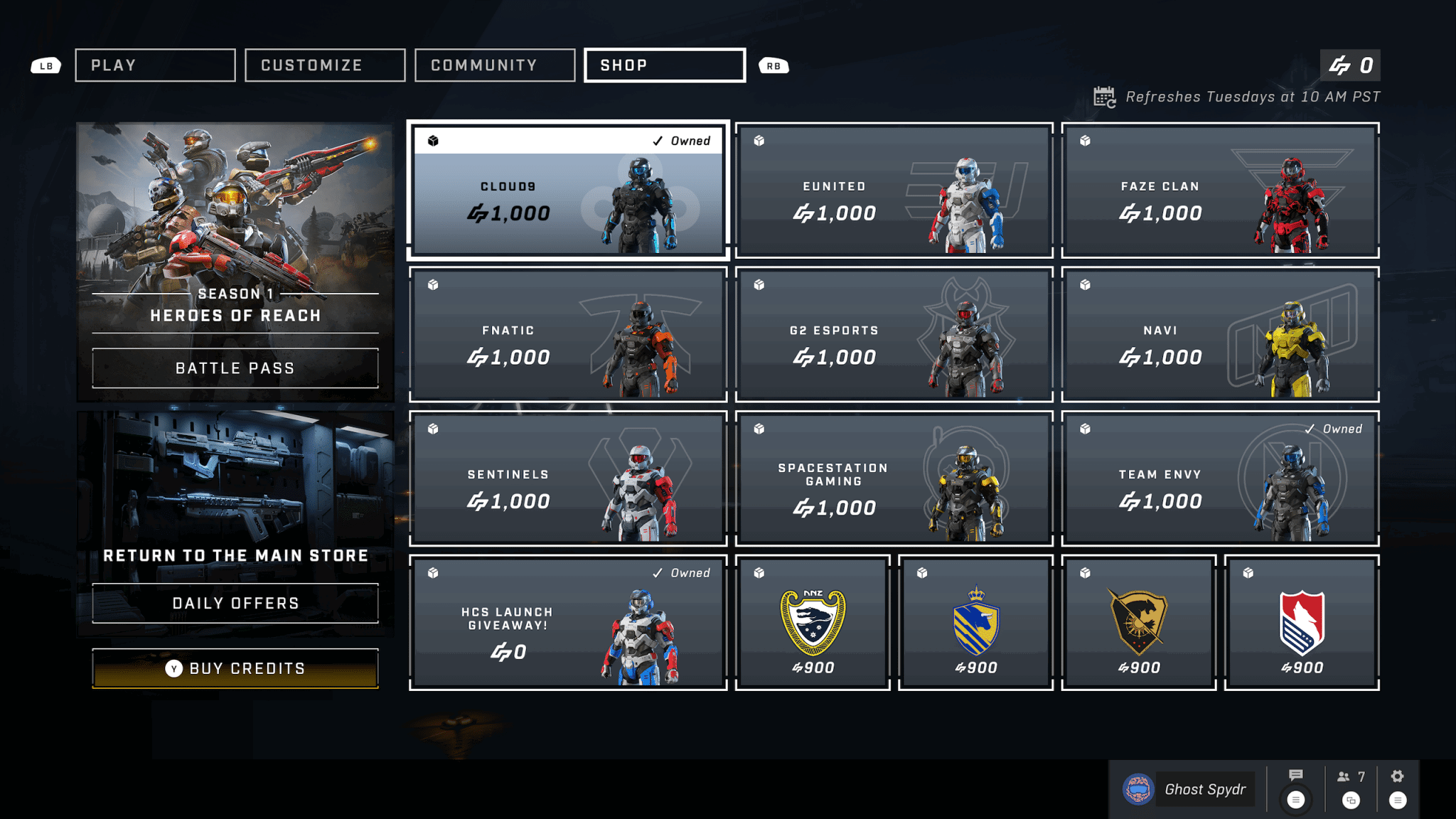Choose the red wolf emblem for 900
The width and height of the screenshot is (1456, 819).
tap(1302, 623)
